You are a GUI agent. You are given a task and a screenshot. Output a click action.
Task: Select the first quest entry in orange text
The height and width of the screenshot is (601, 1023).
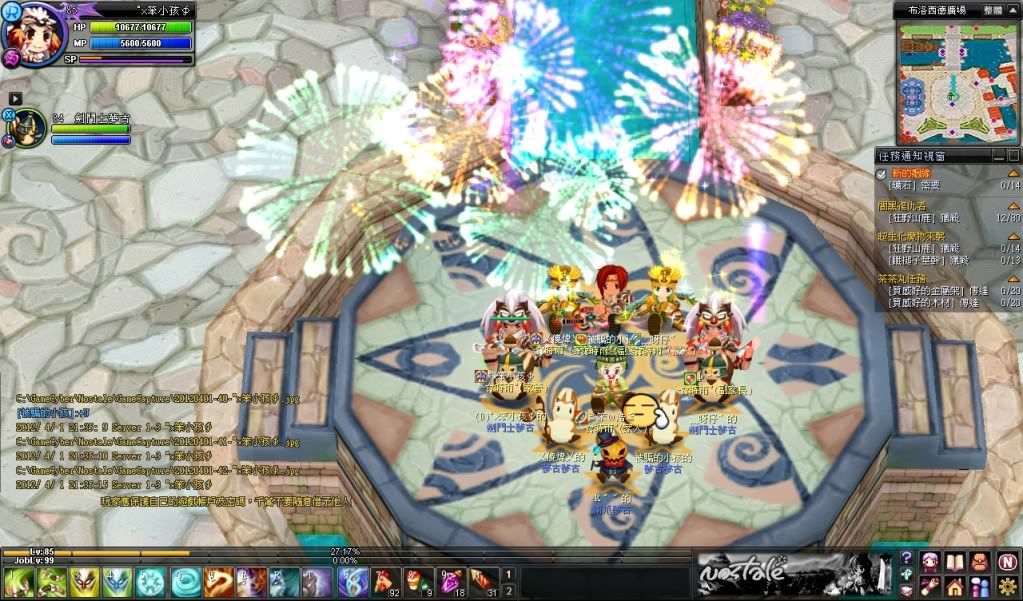point(904,174)
